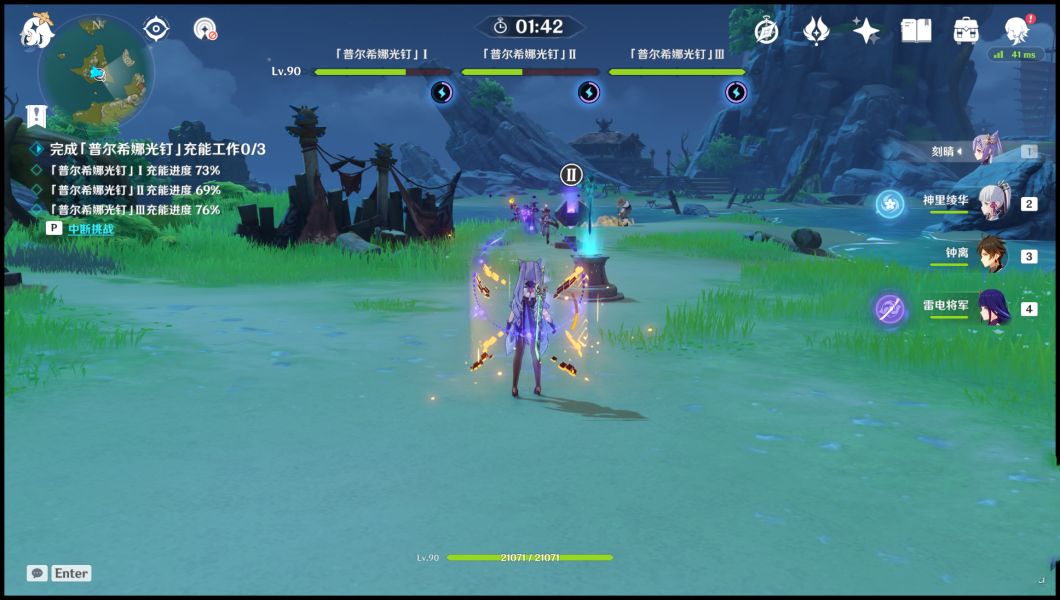The width and height of the screenshot is (1060, 600).
Task: Switch to party member 钟离
Action: (x=991, y=256)
